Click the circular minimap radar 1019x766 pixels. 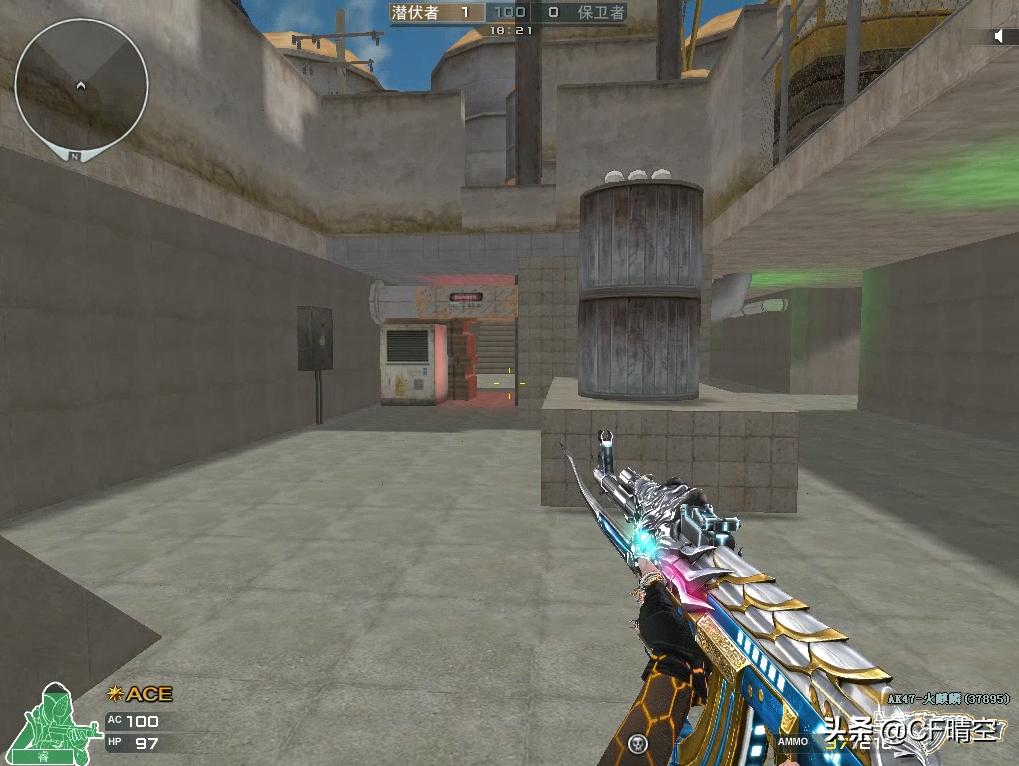(x=81, y=86)
